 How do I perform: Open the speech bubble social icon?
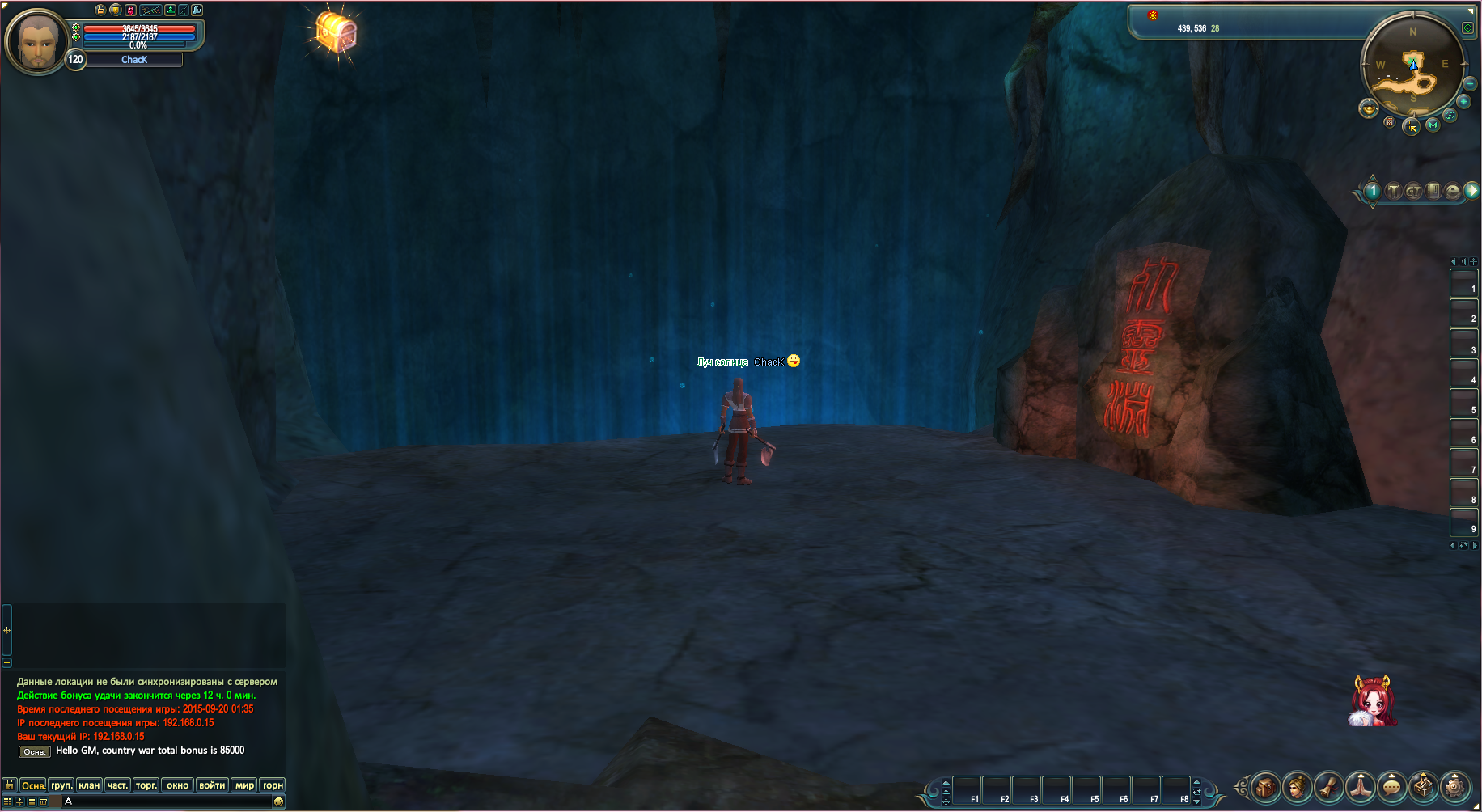(x=1391, y=786)
